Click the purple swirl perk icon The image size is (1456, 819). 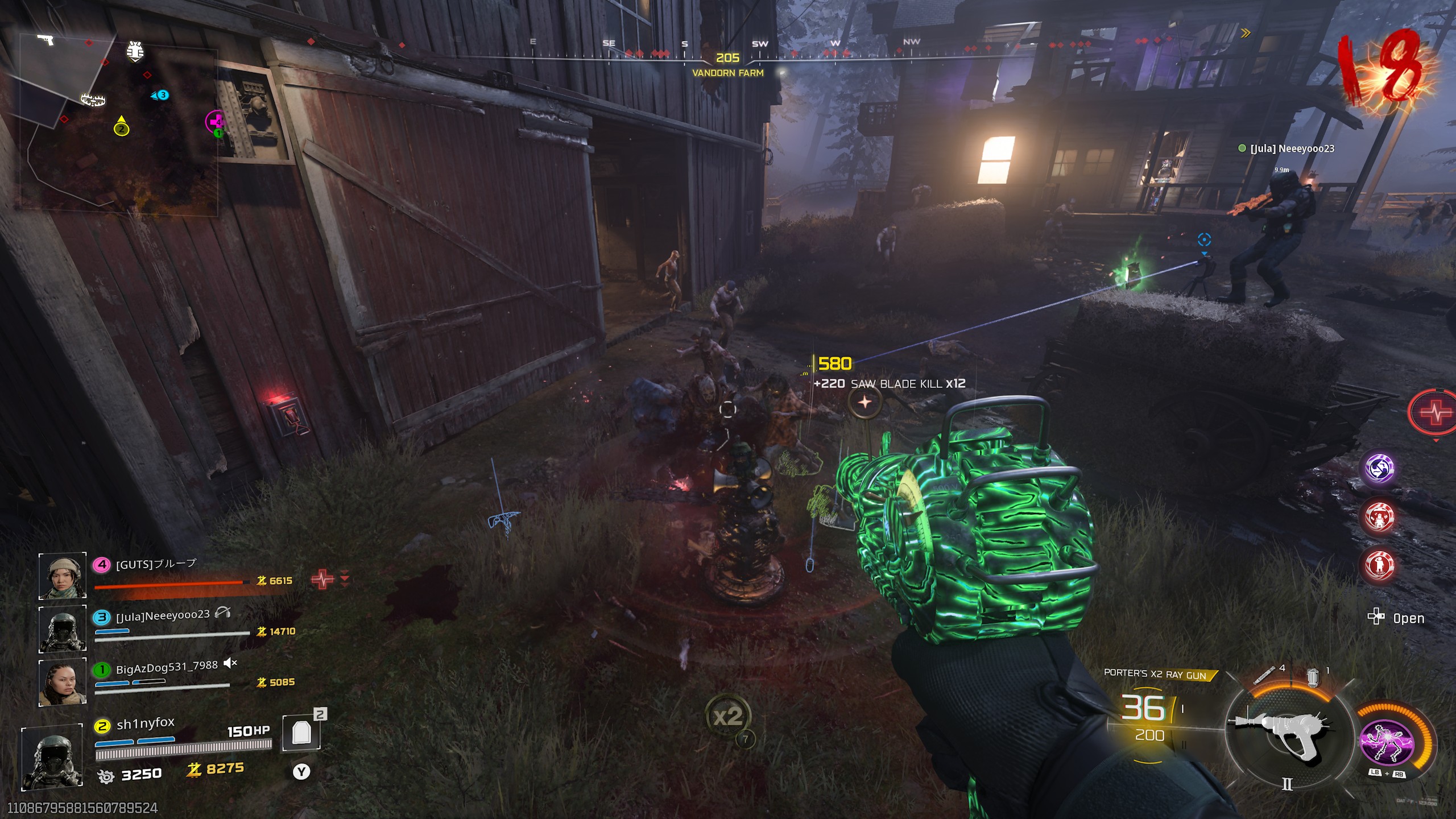(1380, 468)
